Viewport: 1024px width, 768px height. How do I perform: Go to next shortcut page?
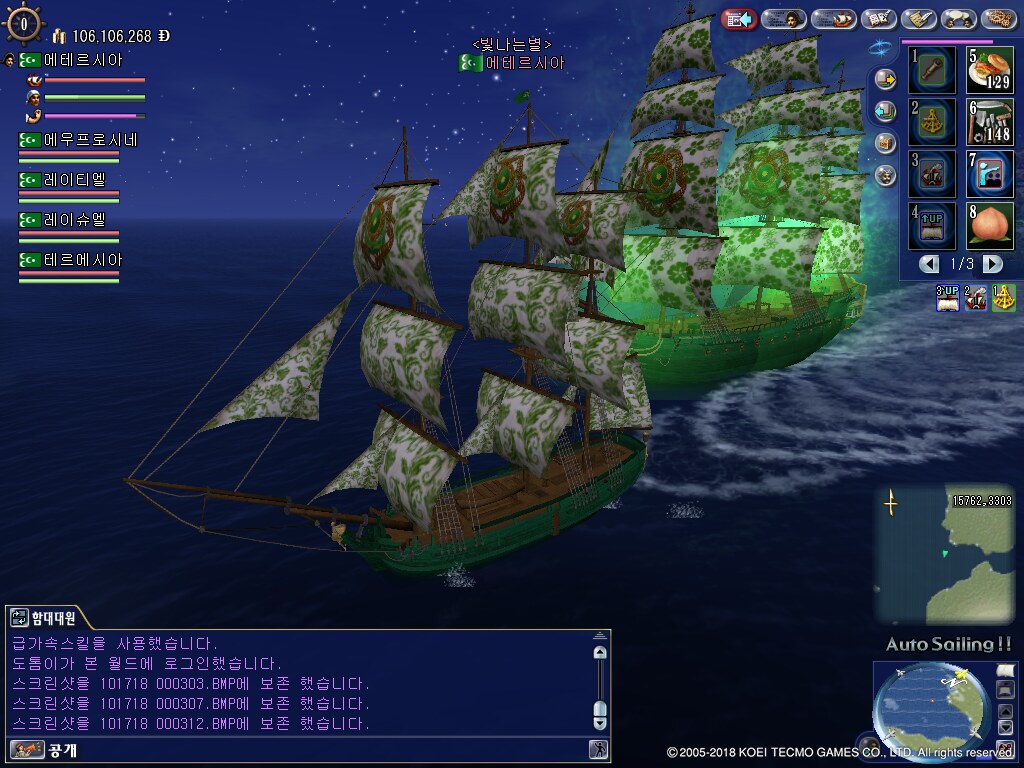[992, 264]
